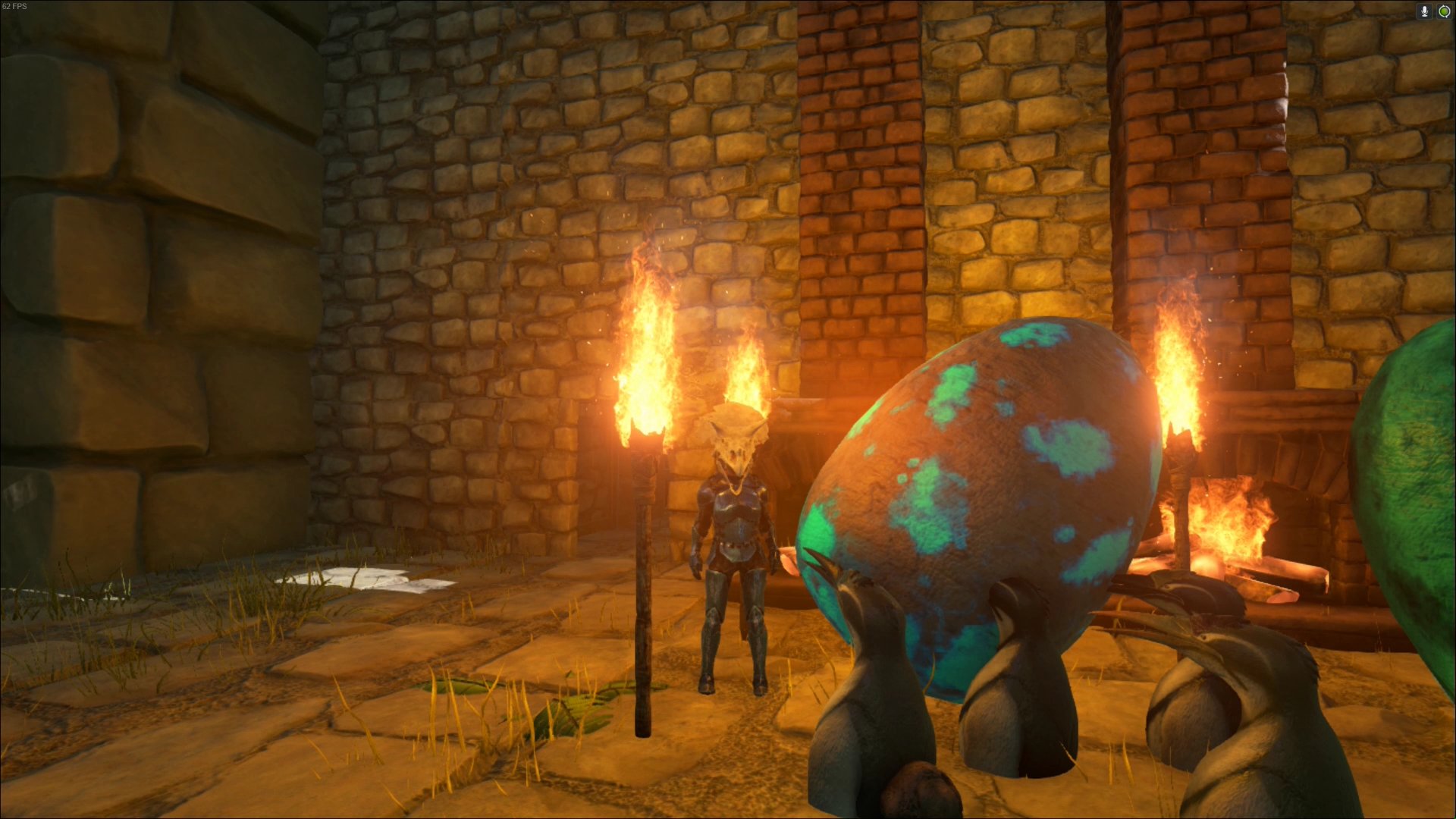Toggle the microphone overlay icon

coord(1424,11)
